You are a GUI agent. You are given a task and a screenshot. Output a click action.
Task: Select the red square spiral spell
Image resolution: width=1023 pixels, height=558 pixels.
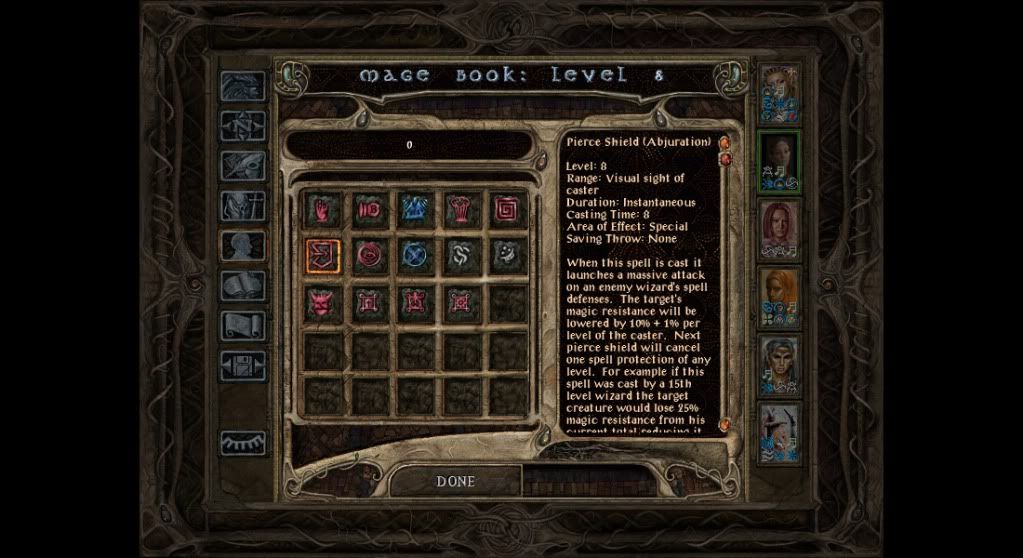click(x=507, y=210)
